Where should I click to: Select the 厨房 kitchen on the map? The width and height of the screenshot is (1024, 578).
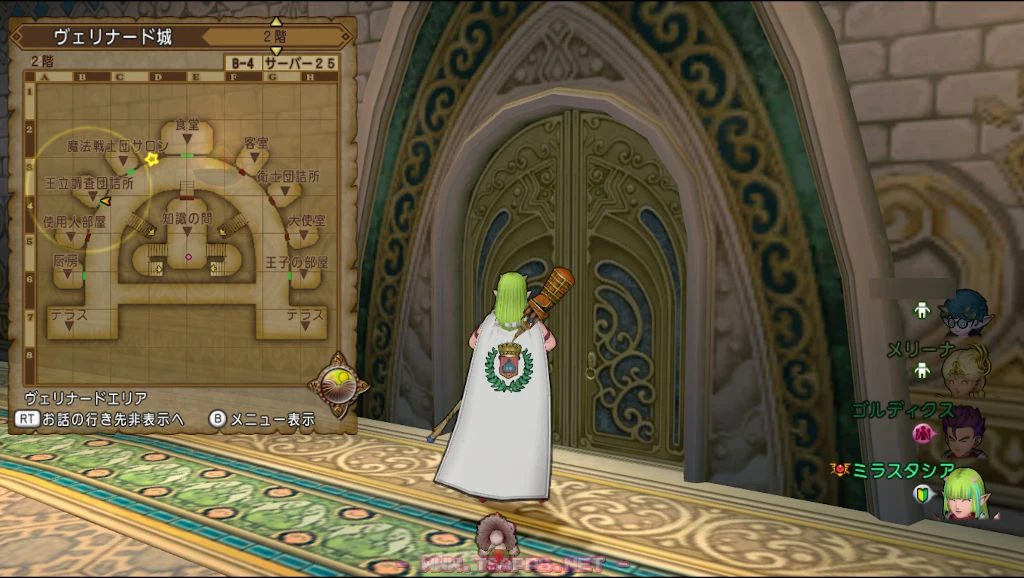pyautogui.click(x=65, y=260)
